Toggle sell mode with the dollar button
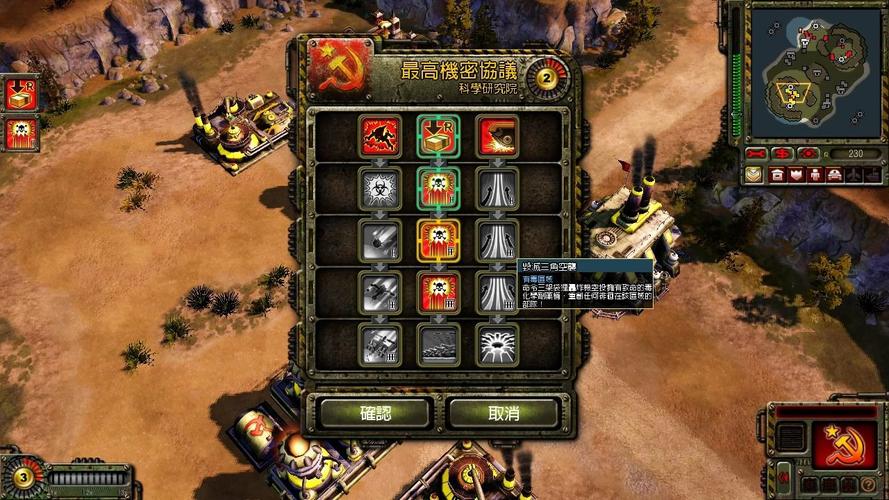The height and width of the screenshot is (500, 889). (784, 154)
